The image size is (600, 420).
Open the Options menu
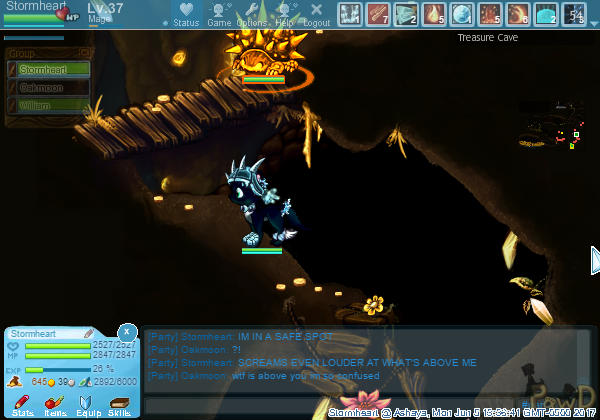251,14
